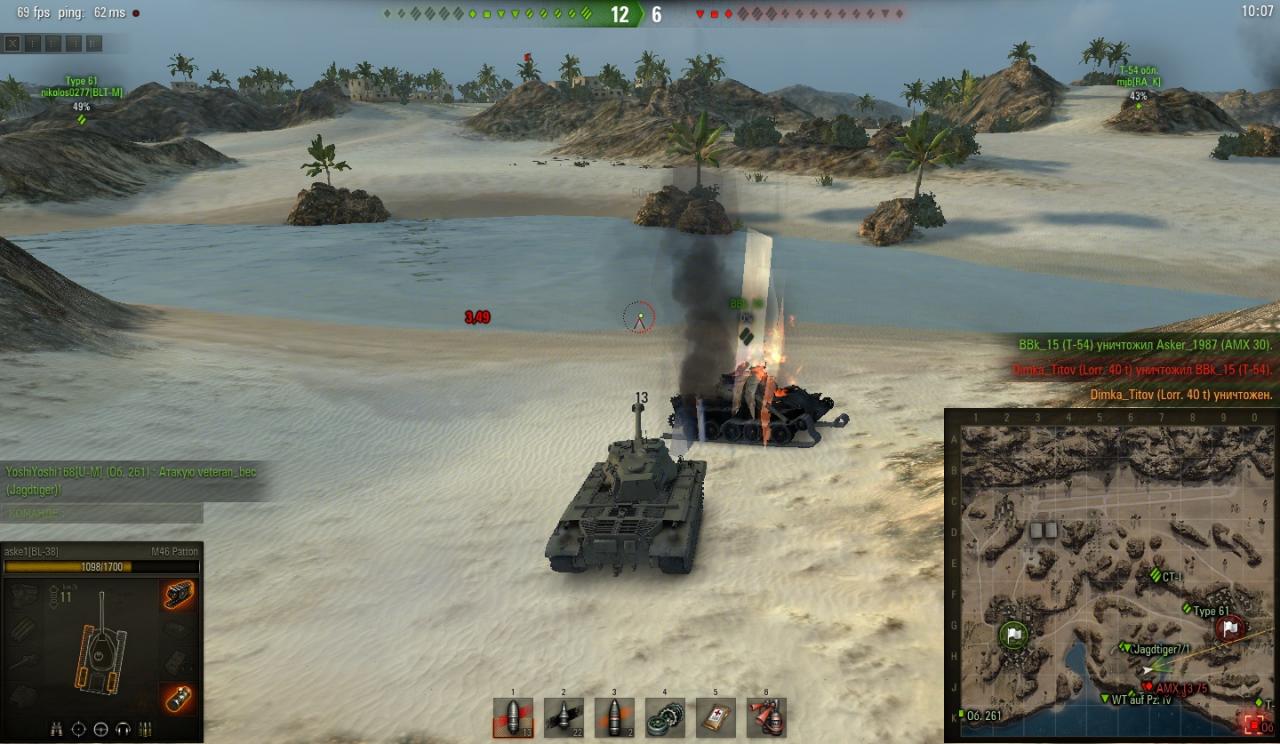Click the steering wheel driver icon
1280x744 pixels.
(x=101, y=728)
